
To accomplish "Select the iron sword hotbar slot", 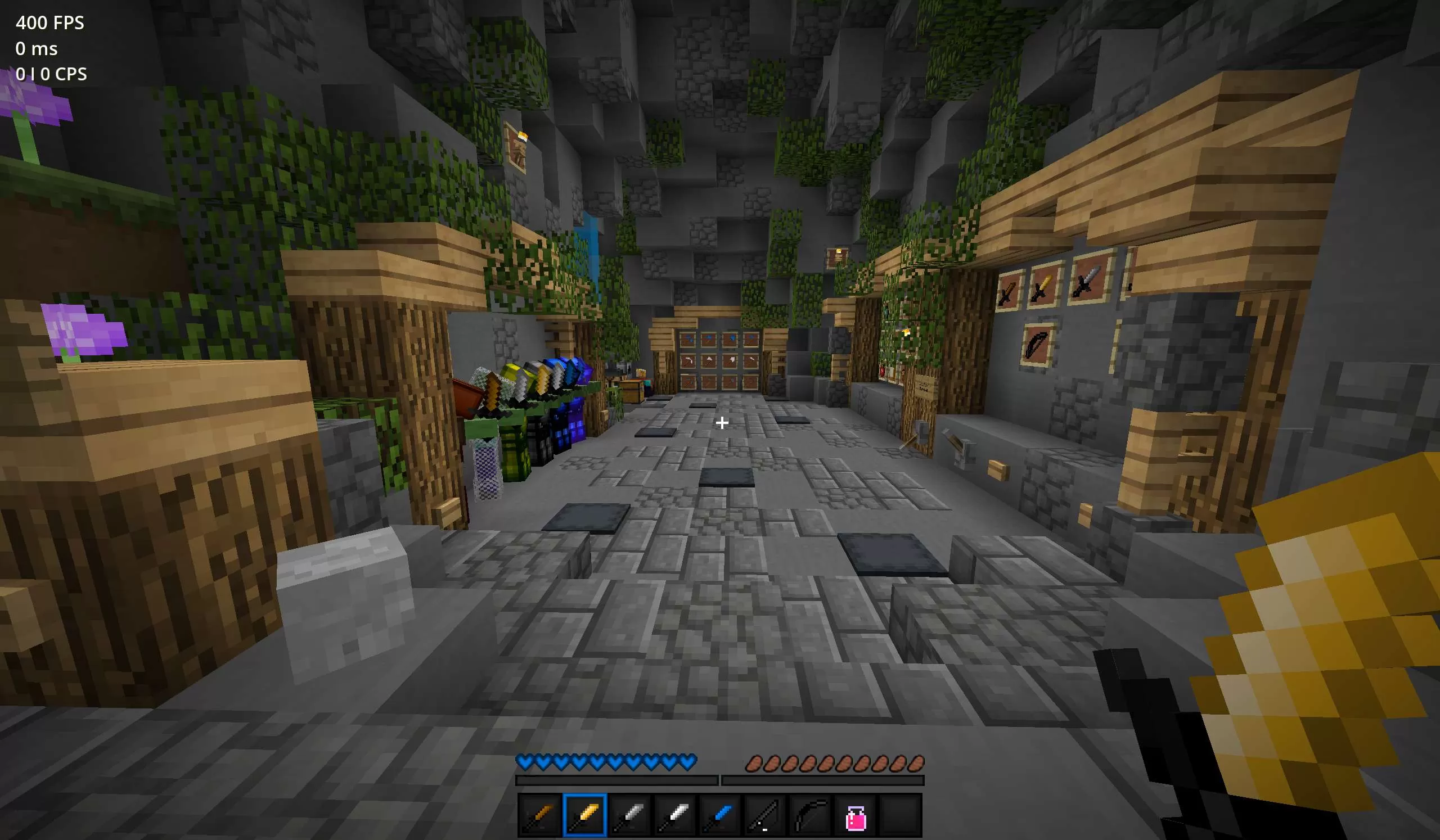I will coord(675,815).
